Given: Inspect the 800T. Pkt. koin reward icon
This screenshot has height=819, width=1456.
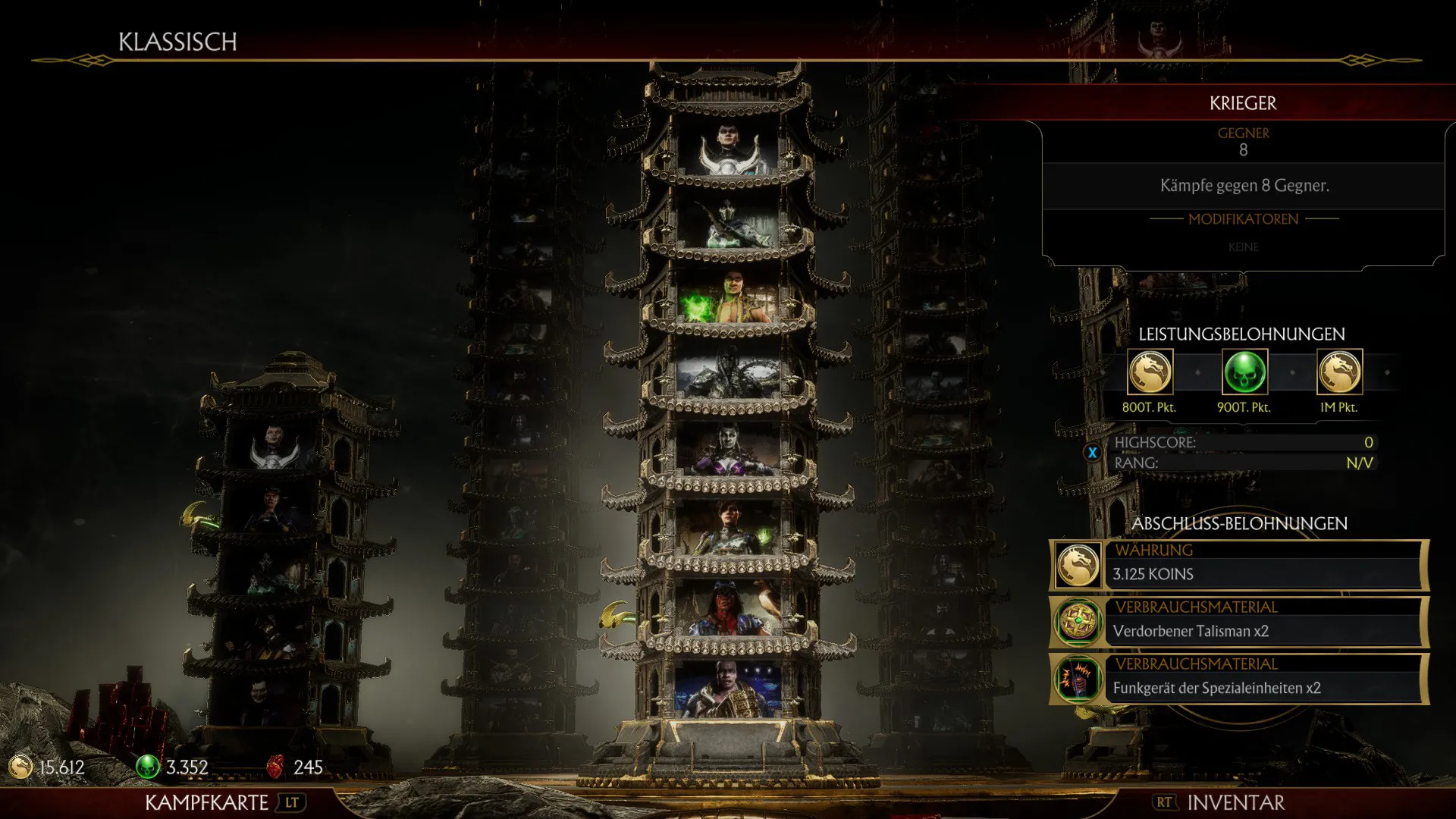Looking at the screenshot, I should point(1150,372).
